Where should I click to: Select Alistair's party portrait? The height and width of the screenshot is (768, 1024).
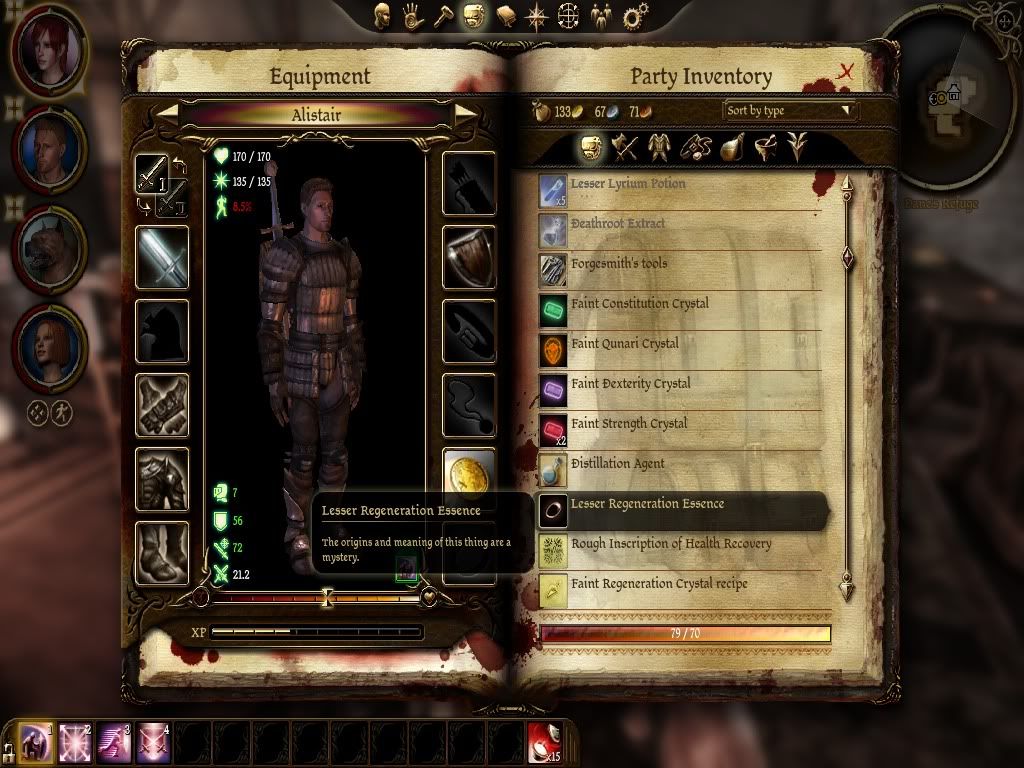[49, 148]
